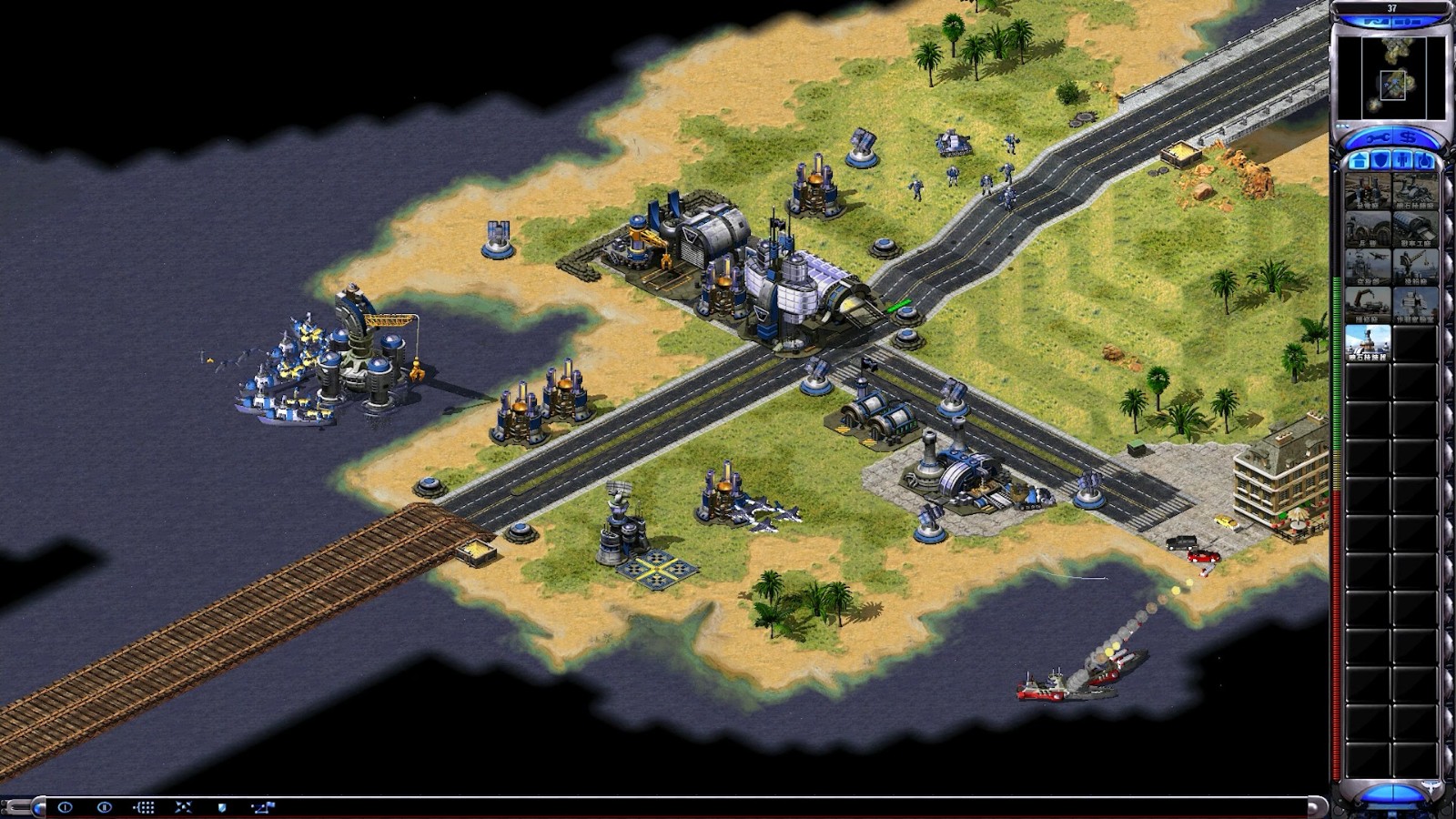Click the highlighted Ore Purifier build icon
Screen dimensions: 1456x819
coord(1368,344)
